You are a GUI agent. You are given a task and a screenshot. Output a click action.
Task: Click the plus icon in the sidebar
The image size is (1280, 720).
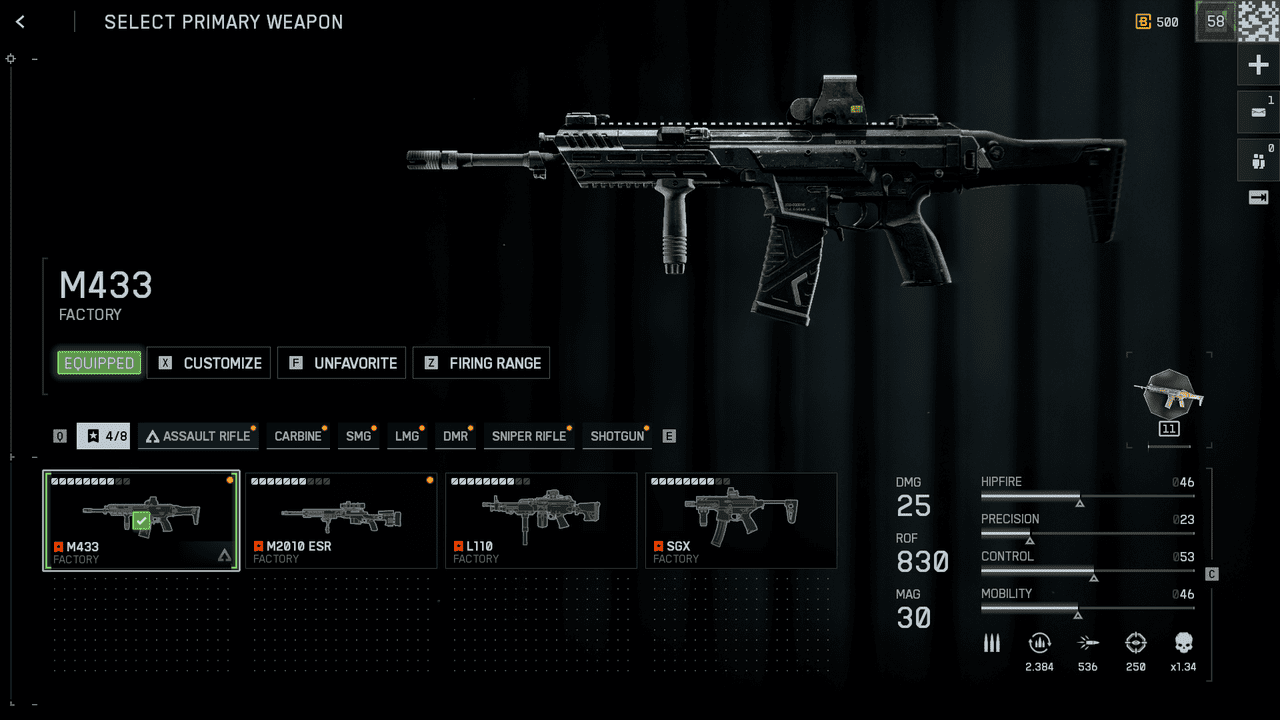[x=1258, y=66]
